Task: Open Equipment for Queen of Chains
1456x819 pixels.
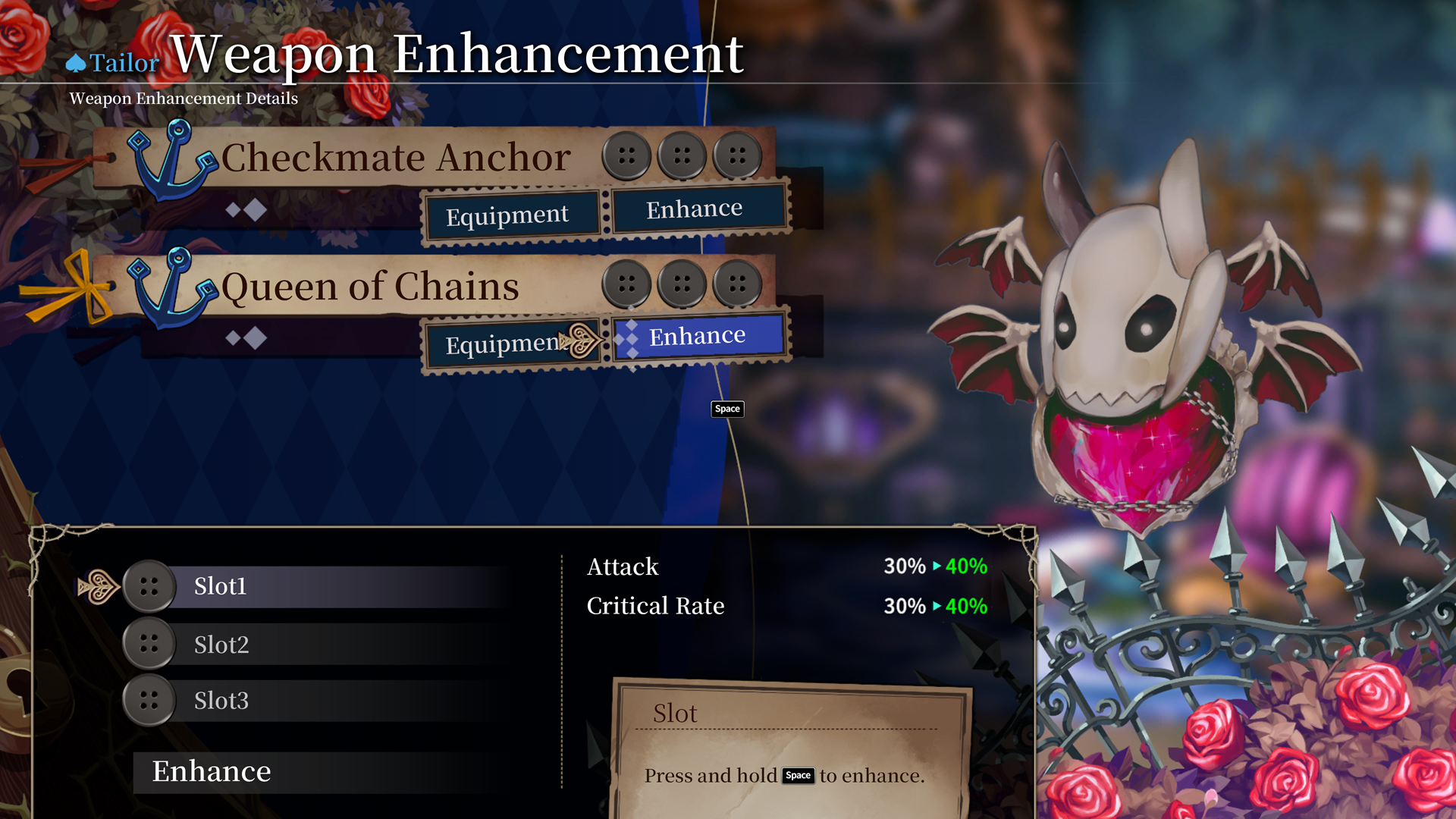Action: (x=504, y=344)
